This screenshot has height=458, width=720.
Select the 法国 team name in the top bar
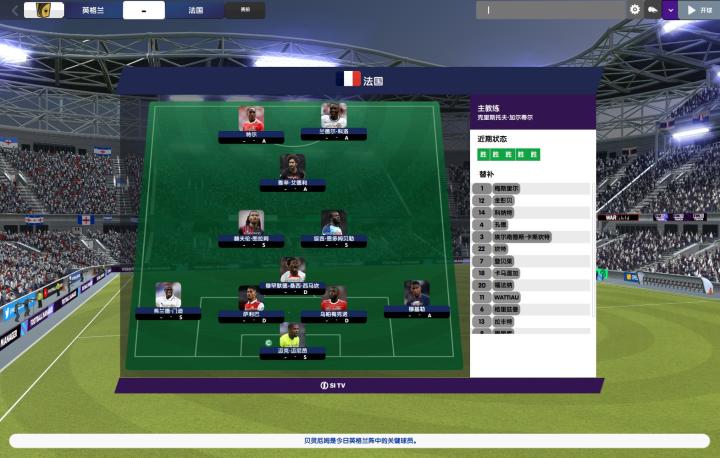click(x=195, y=10)
